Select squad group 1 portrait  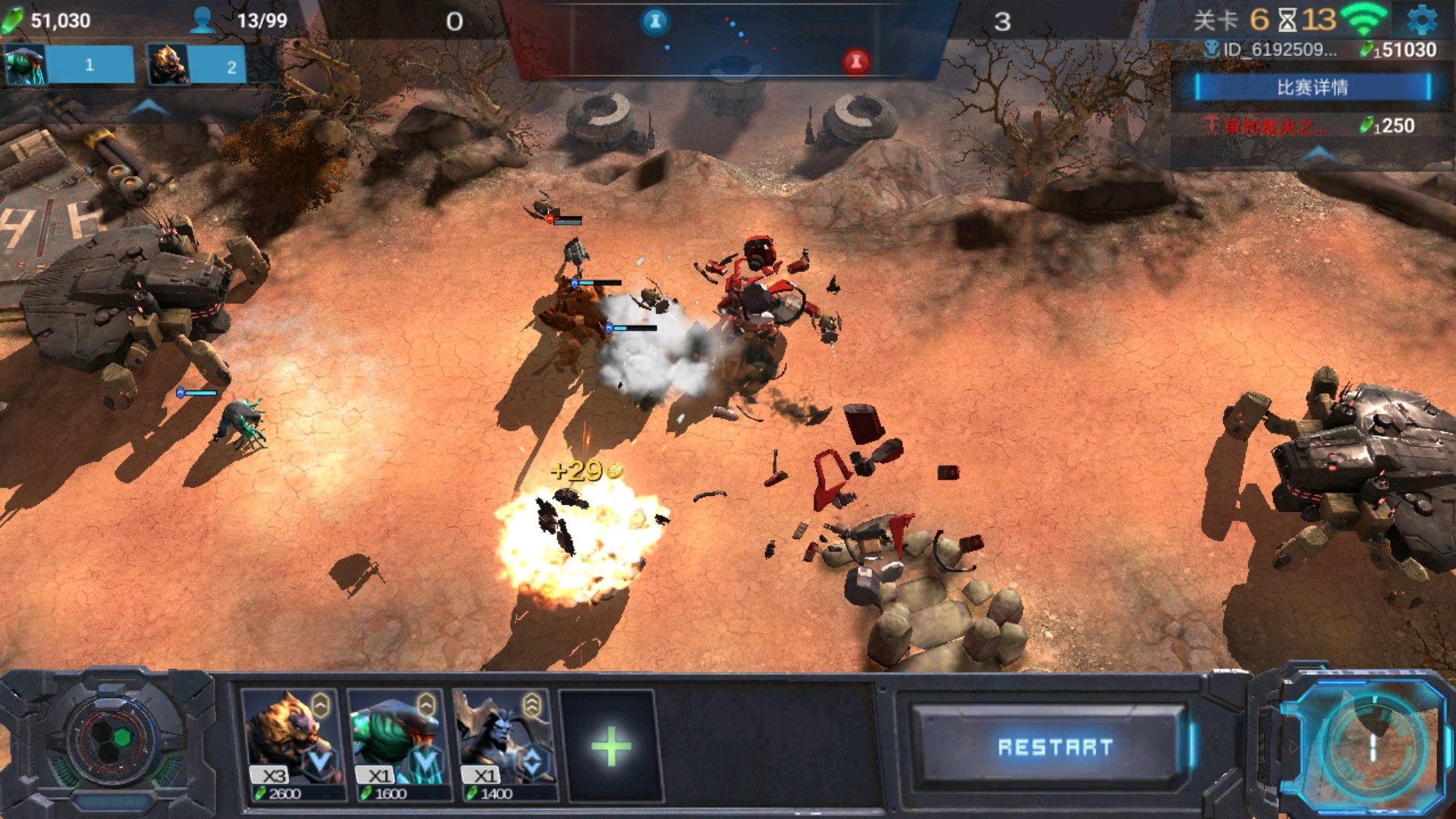tap(27, 65)
